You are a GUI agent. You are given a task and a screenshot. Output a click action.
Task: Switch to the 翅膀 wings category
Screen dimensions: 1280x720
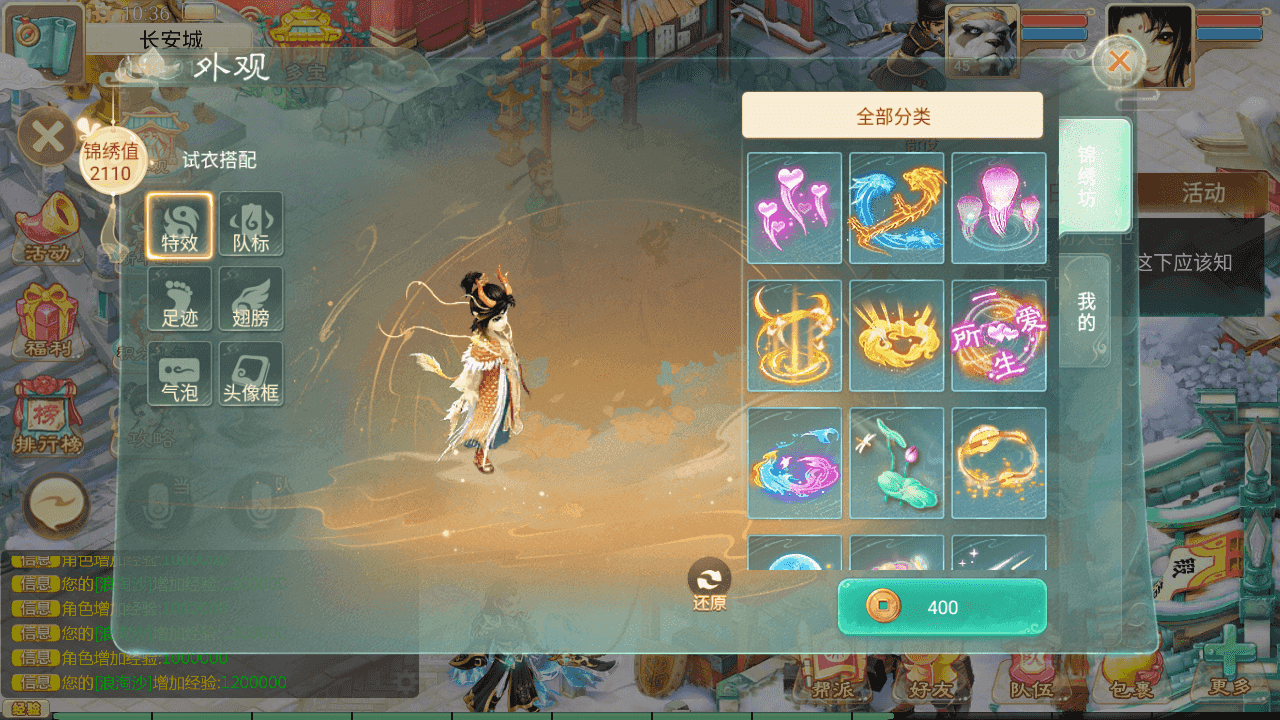tap(251, 299)
